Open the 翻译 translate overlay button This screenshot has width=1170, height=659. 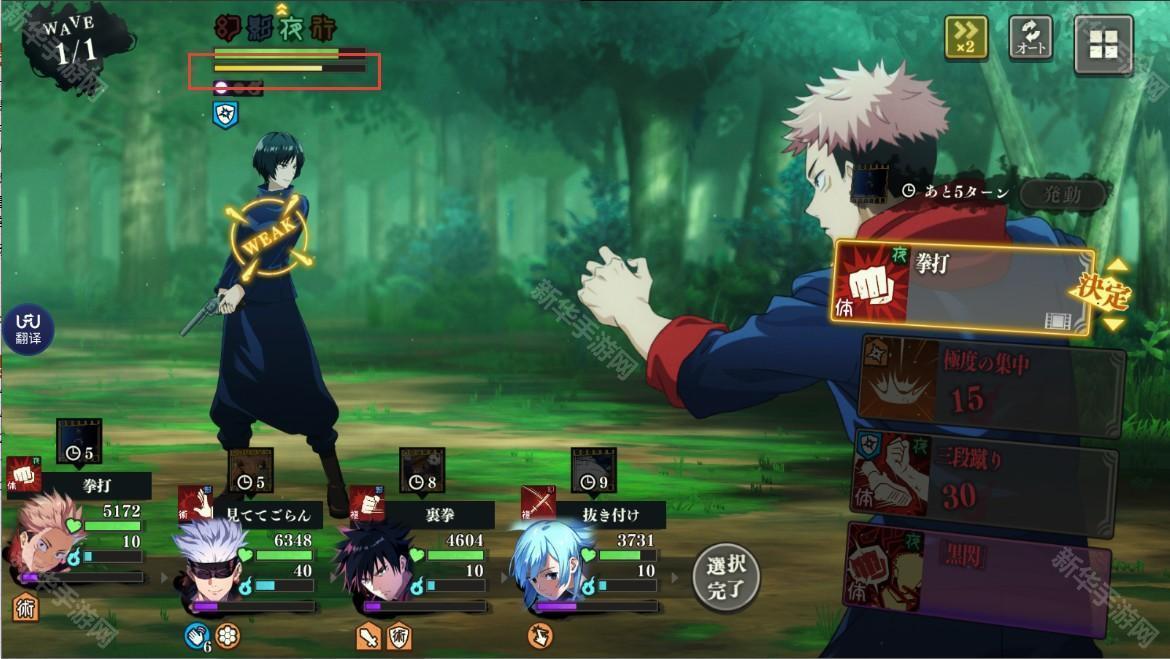[x=28, y=329]
